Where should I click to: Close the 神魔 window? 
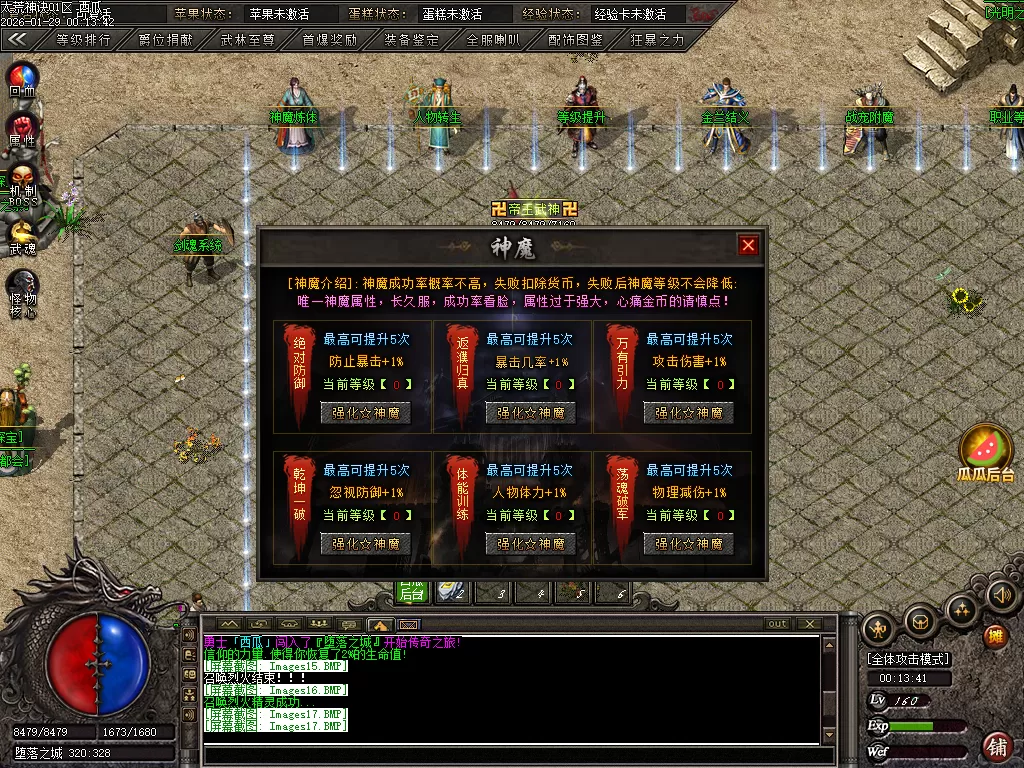748,245
